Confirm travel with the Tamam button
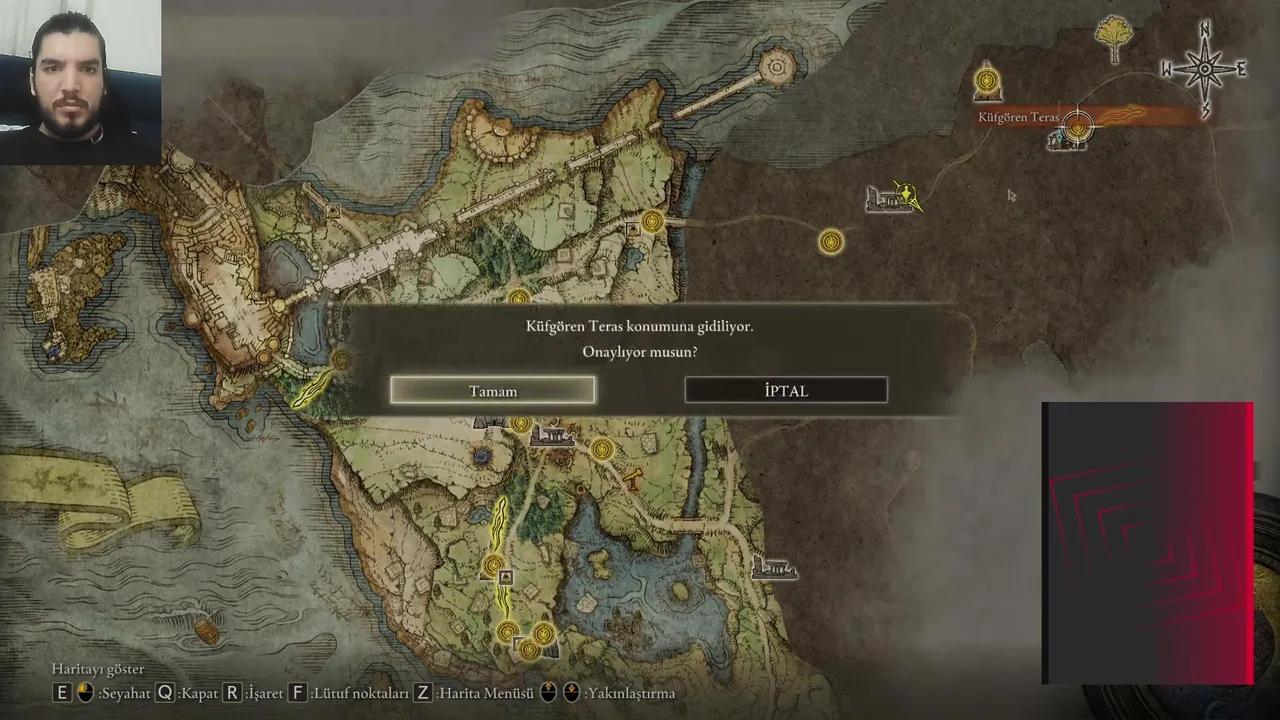The width and height of the screenshot is (1280, 720). [493, 390]
